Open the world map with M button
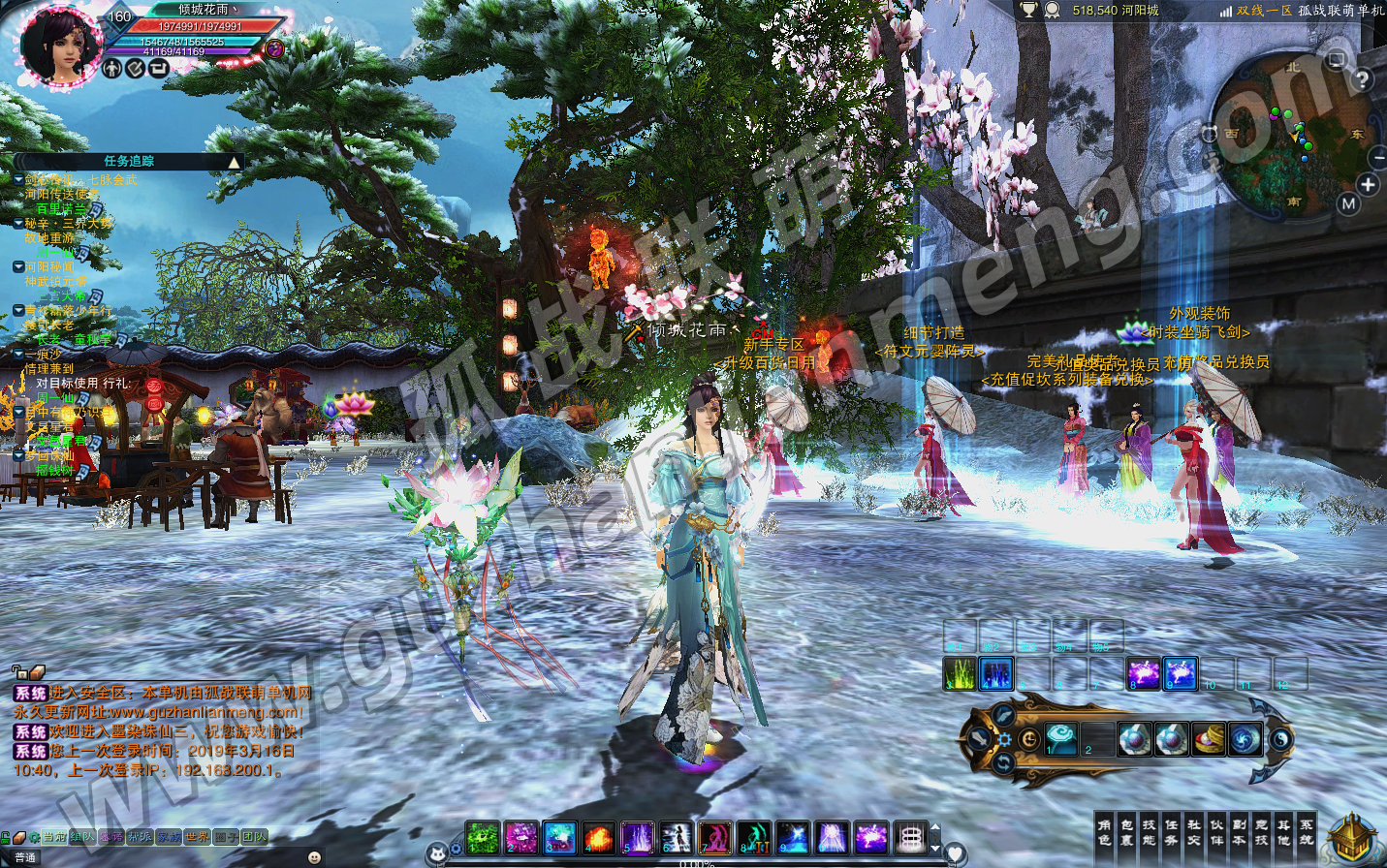Screen dimensions: 1387x868 point(1348,203)
